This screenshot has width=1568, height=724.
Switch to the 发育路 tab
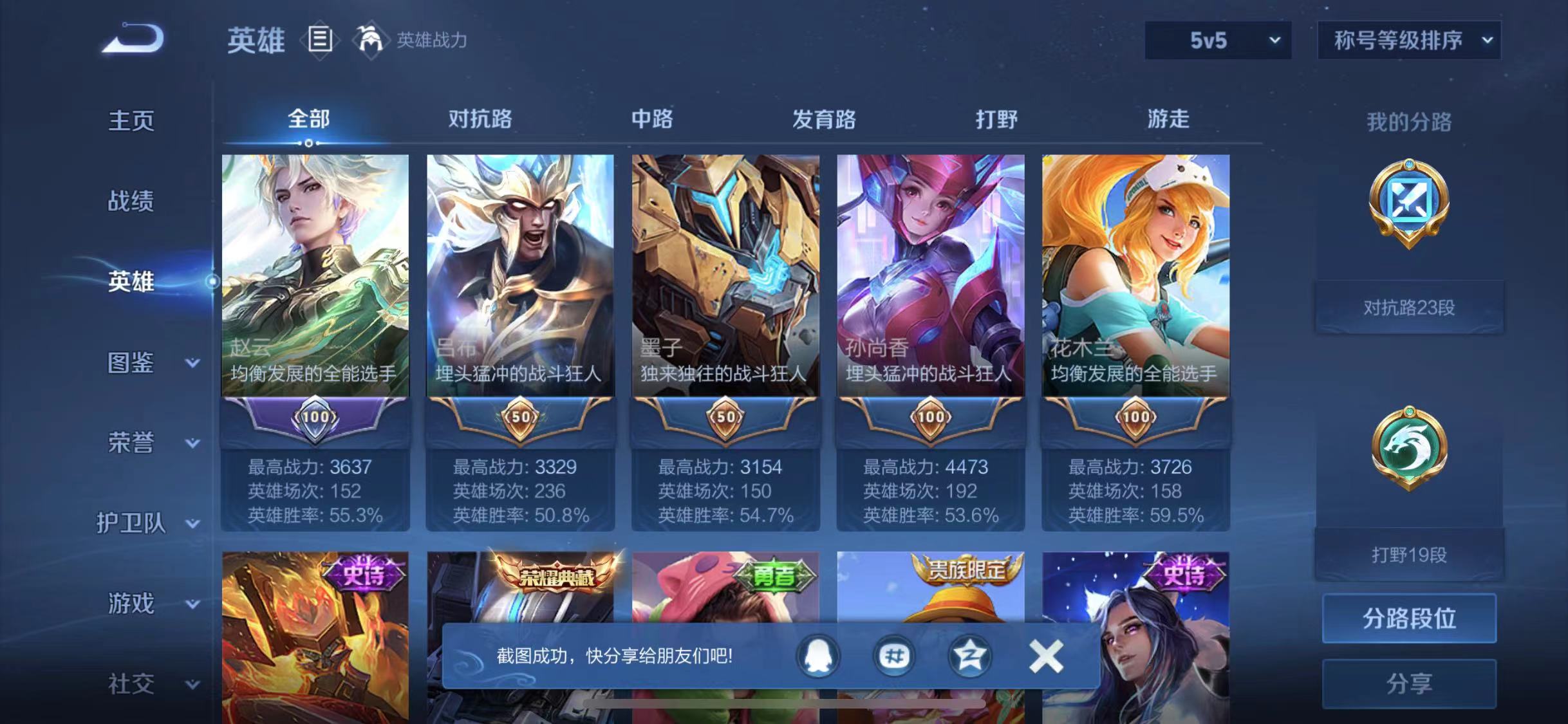pos(824,120)
